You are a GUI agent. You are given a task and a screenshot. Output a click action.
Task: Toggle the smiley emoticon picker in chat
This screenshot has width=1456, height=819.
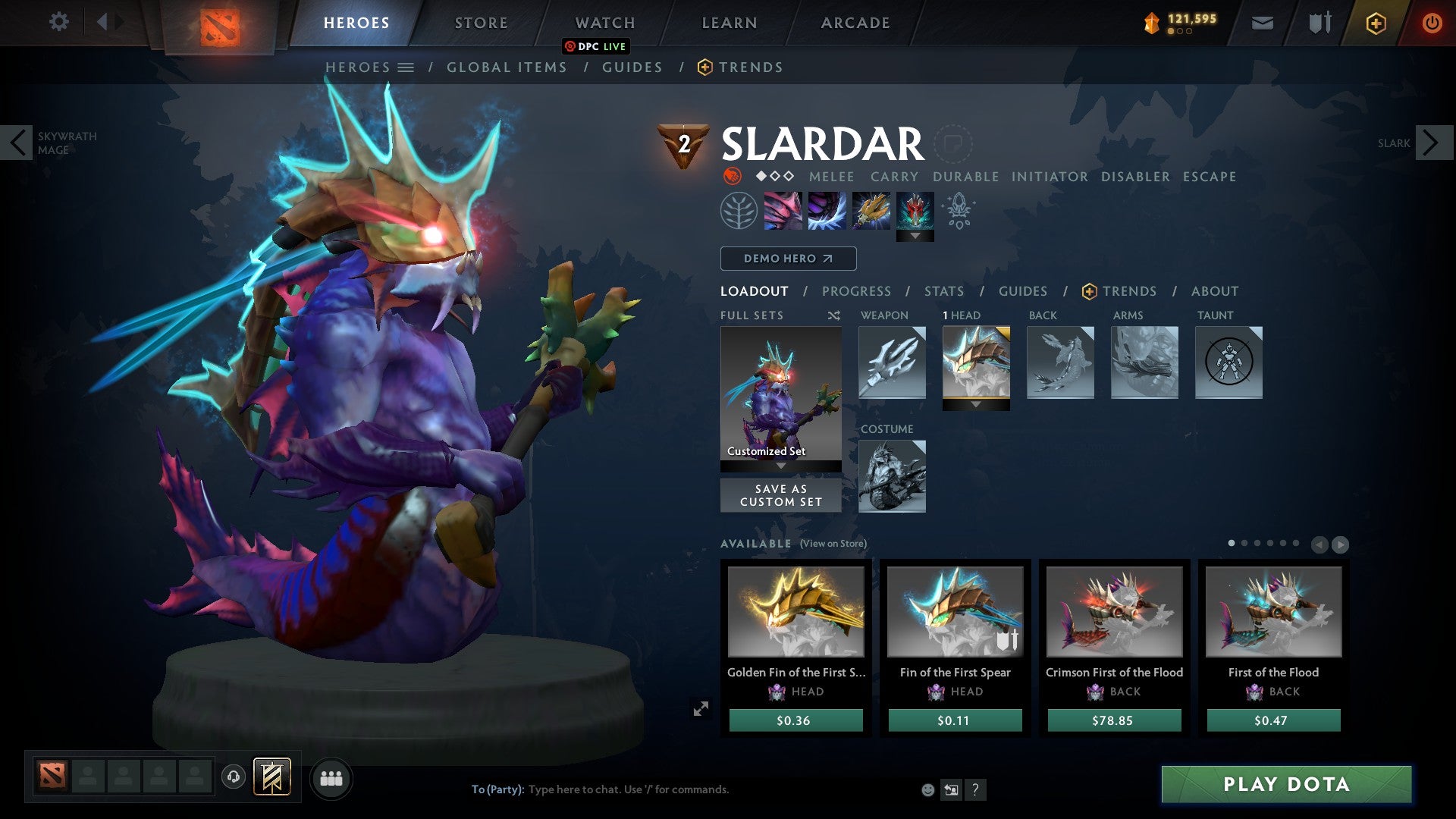tap(927, 789)
